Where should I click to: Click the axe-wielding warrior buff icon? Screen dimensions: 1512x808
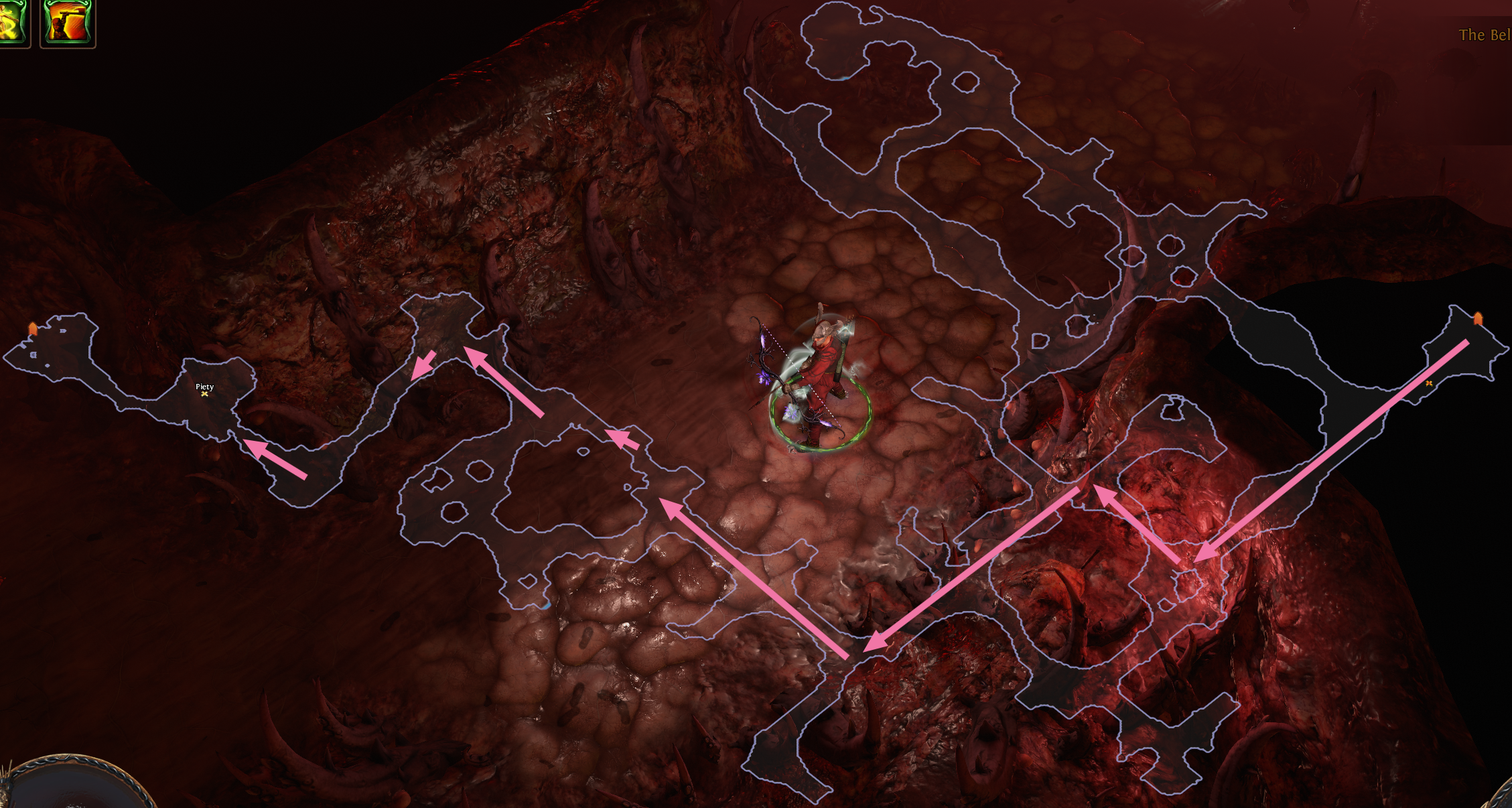pos(67,22)
